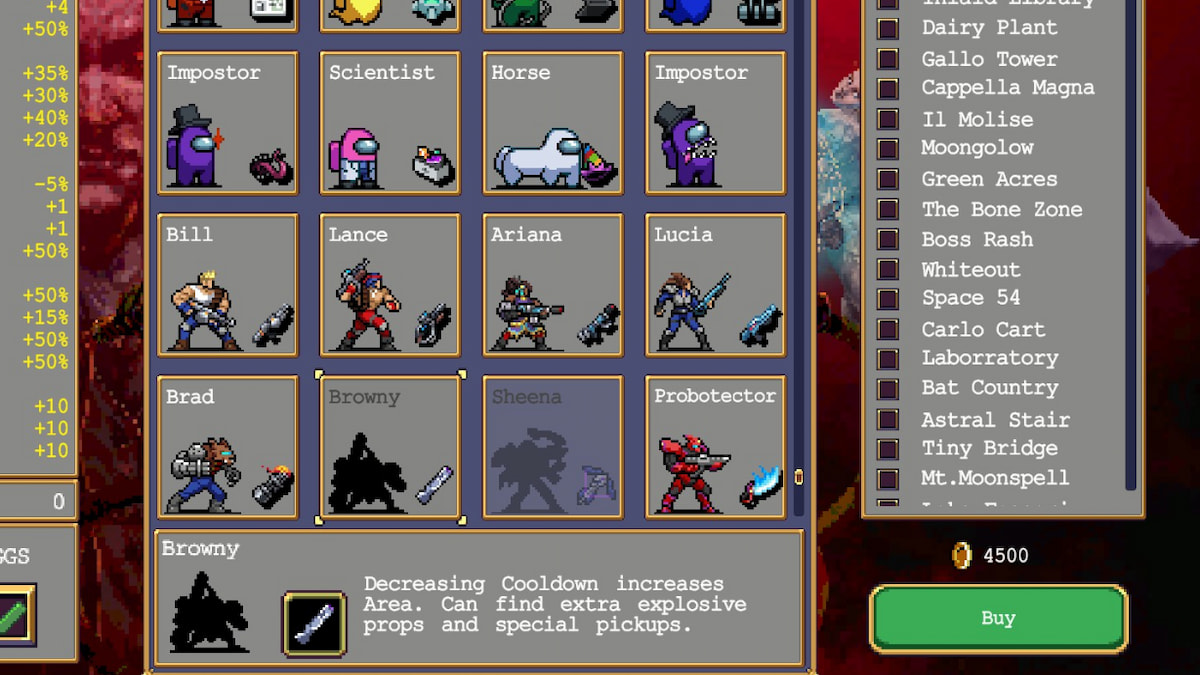Buy the selected character Browny

(x=998, y=618)
